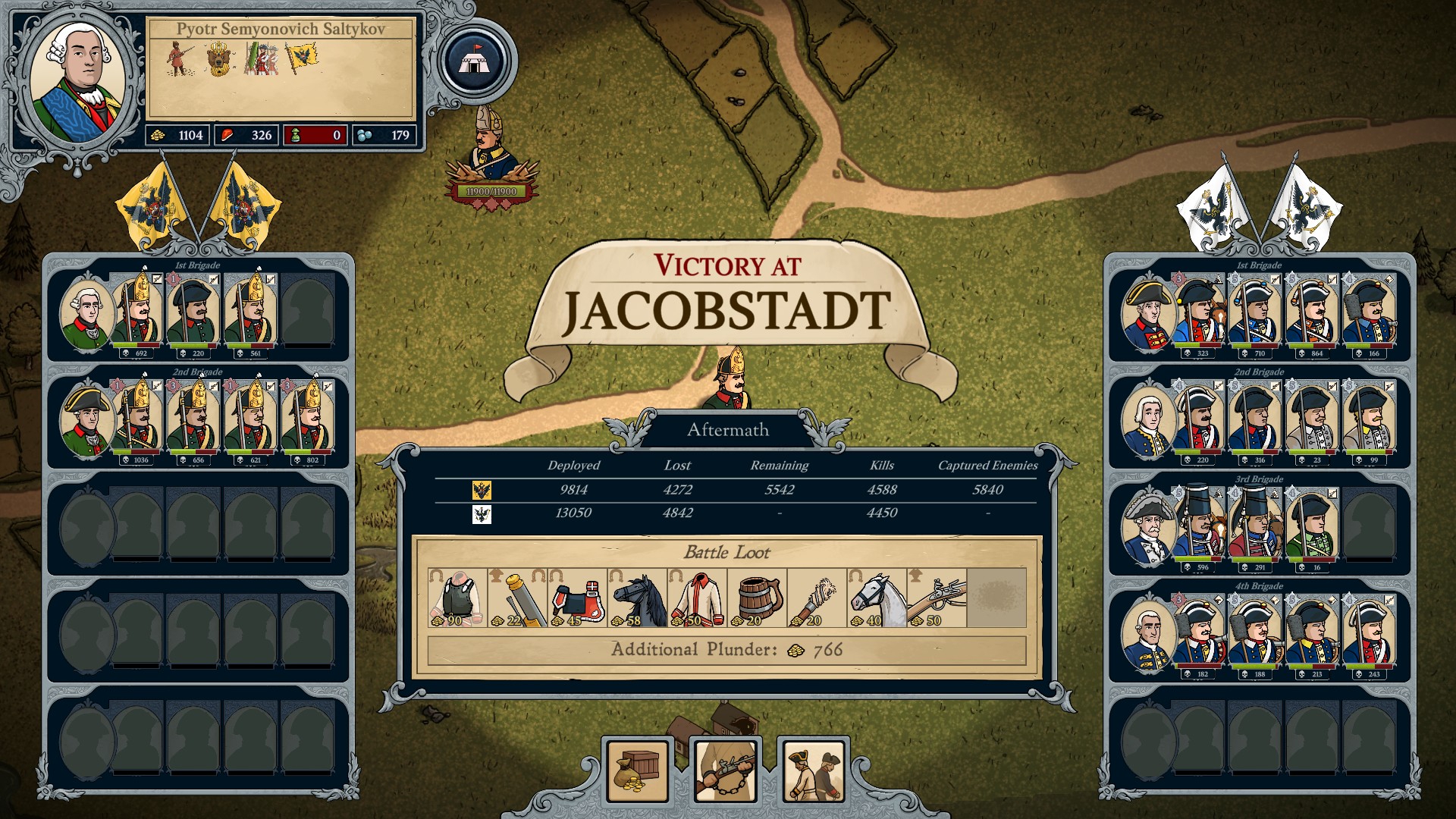Select the flintlock musket loot item

937,598
